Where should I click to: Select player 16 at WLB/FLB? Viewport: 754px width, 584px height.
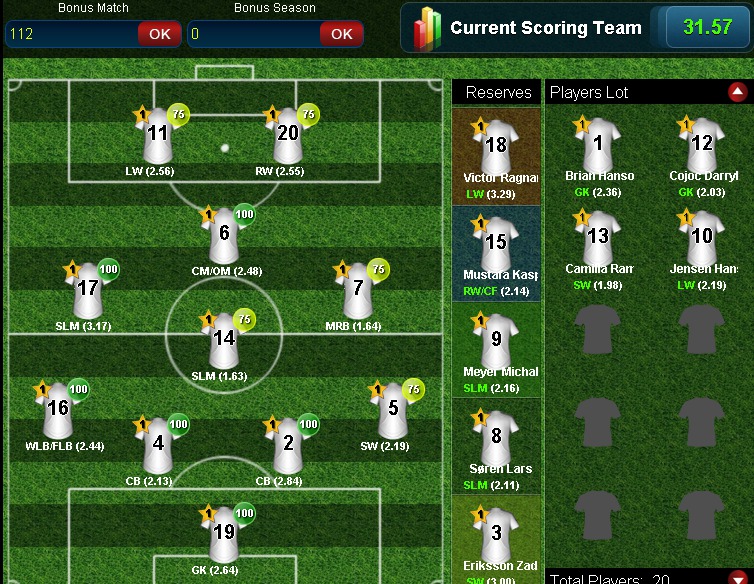(x=58, y=409)
